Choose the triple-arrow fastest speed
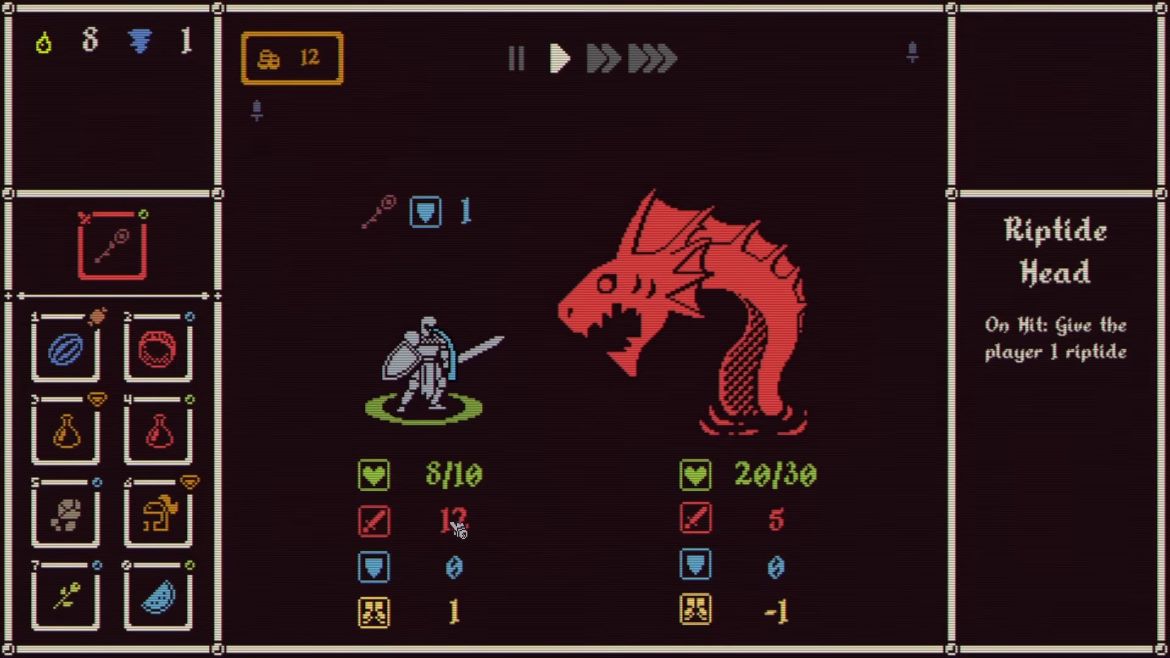Viewport: 1170px width, 658px height. coord(653,59)
